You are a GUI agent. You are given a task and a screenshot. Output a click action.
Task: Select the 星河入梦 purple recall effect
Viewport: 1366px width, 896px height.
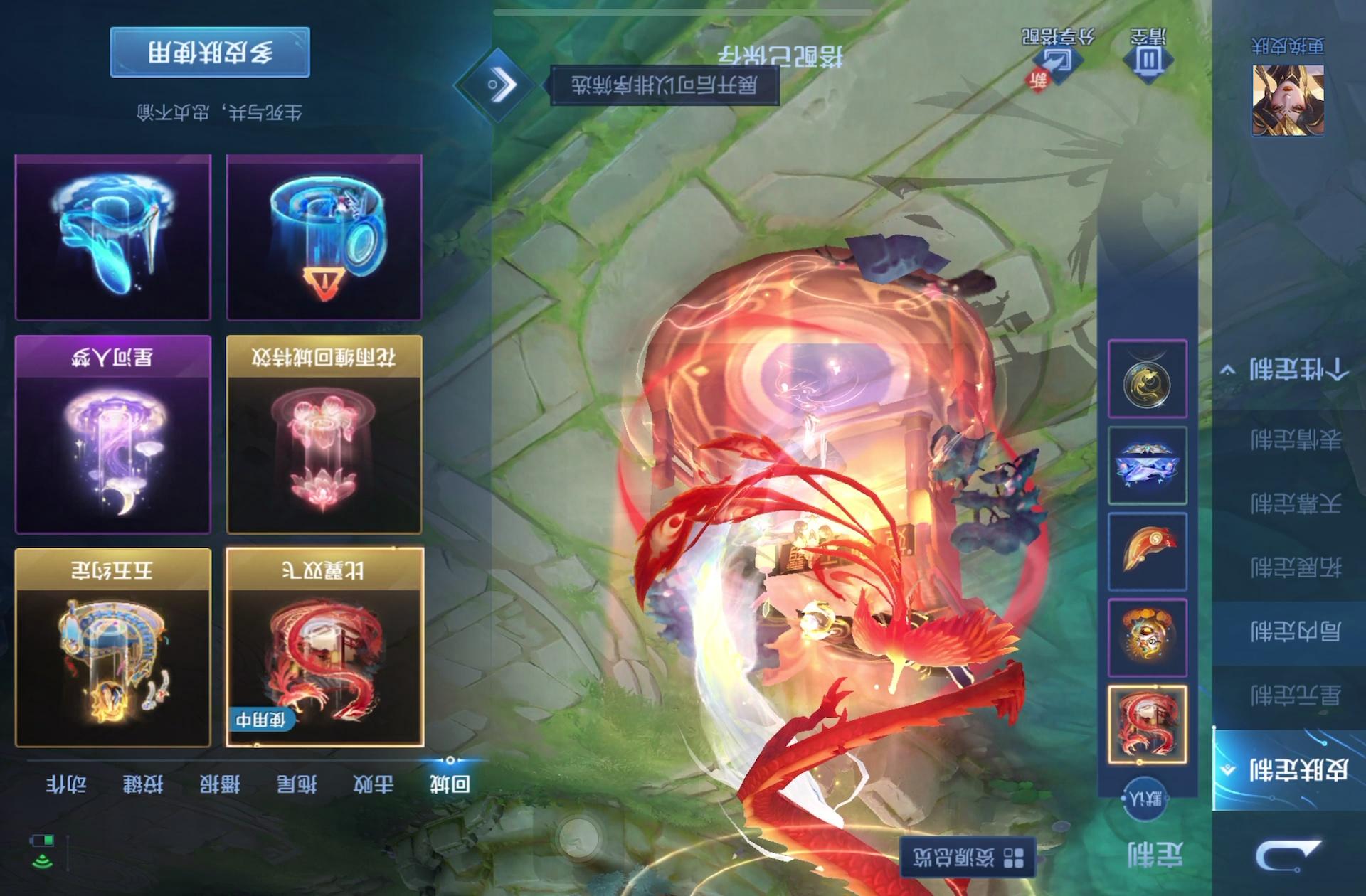coord(113,434)
